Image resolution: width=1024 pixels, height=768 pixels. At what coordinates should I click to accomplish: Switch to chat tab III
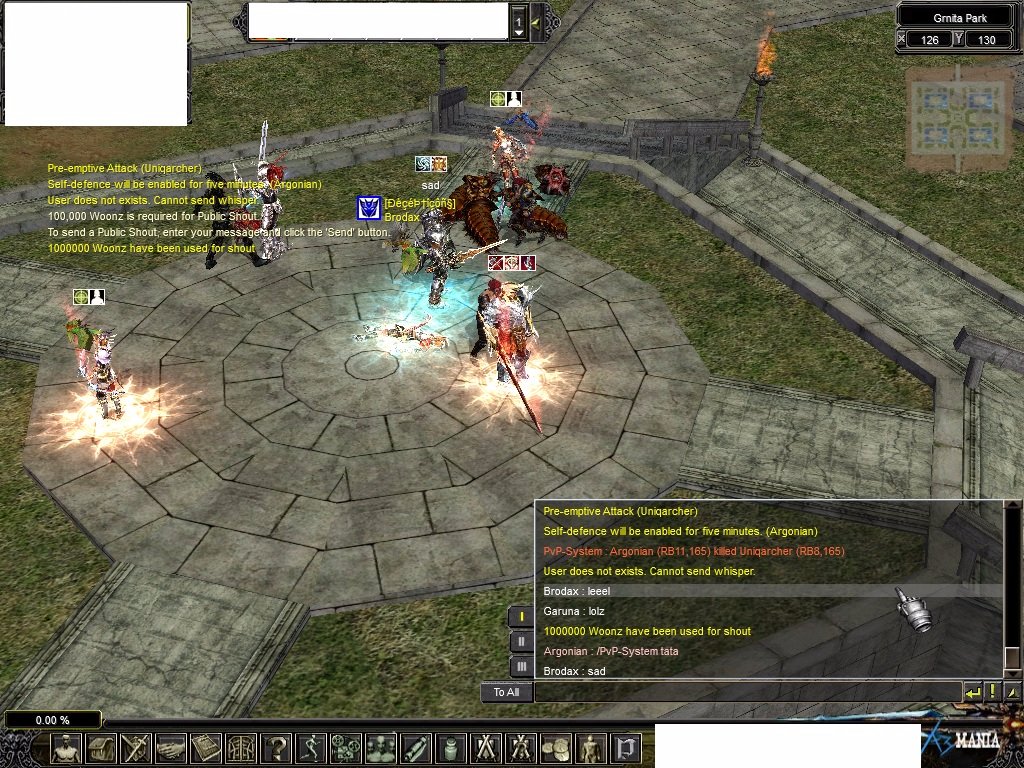(521, 665)
